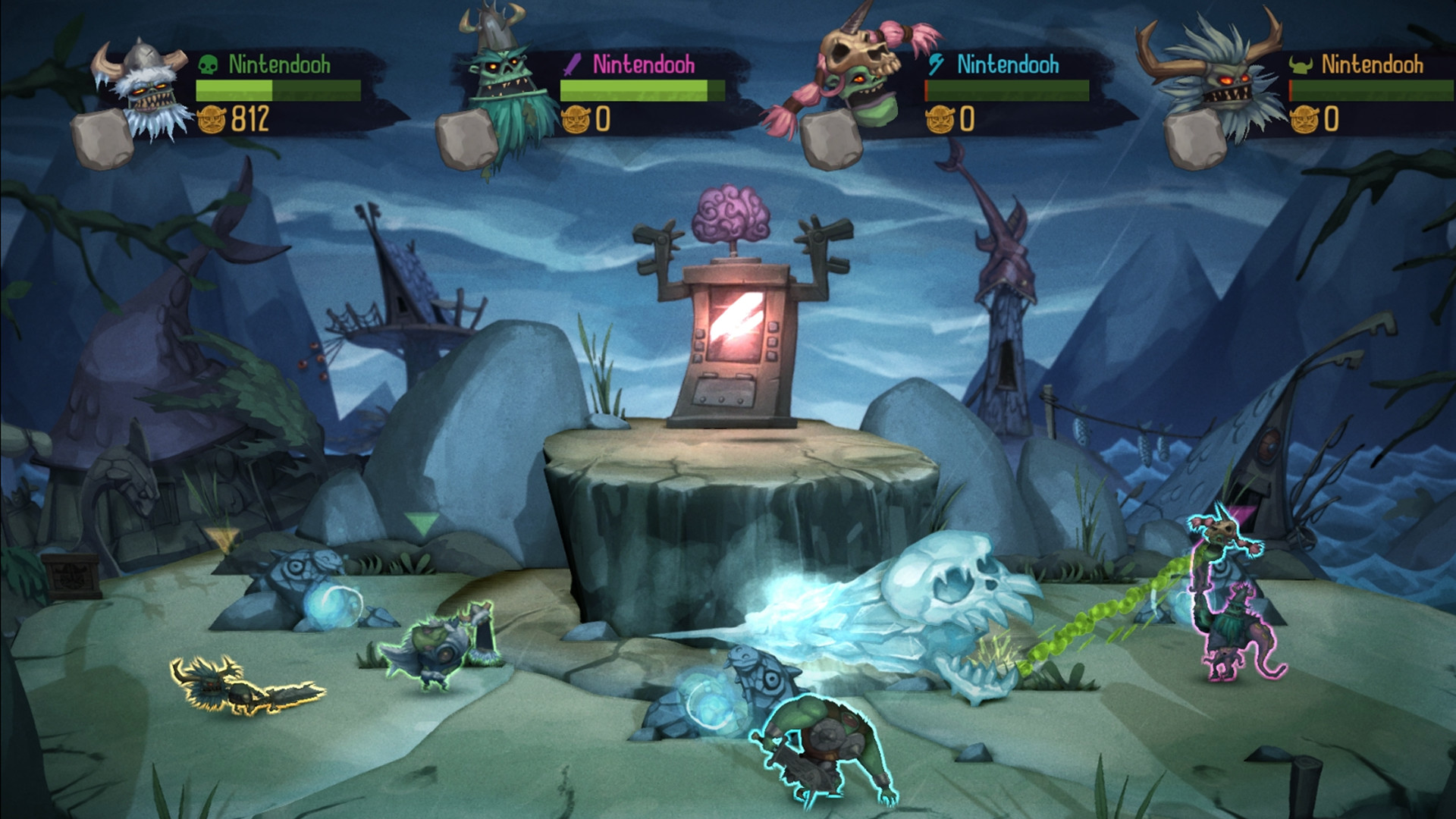
Task: Select the white-bearded viking helmet zombie portrait
Action: [146, 91]
